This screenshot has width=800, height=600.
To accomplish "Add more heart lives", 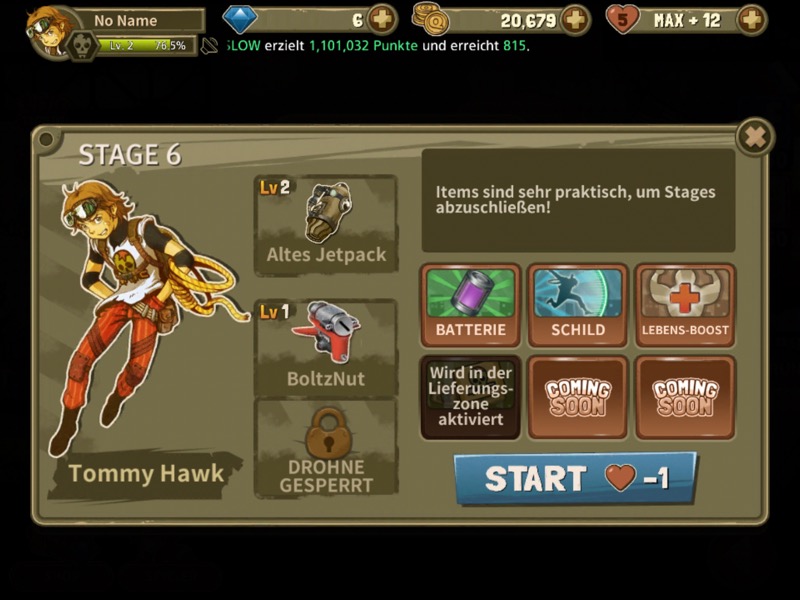I will coord(751,19).
